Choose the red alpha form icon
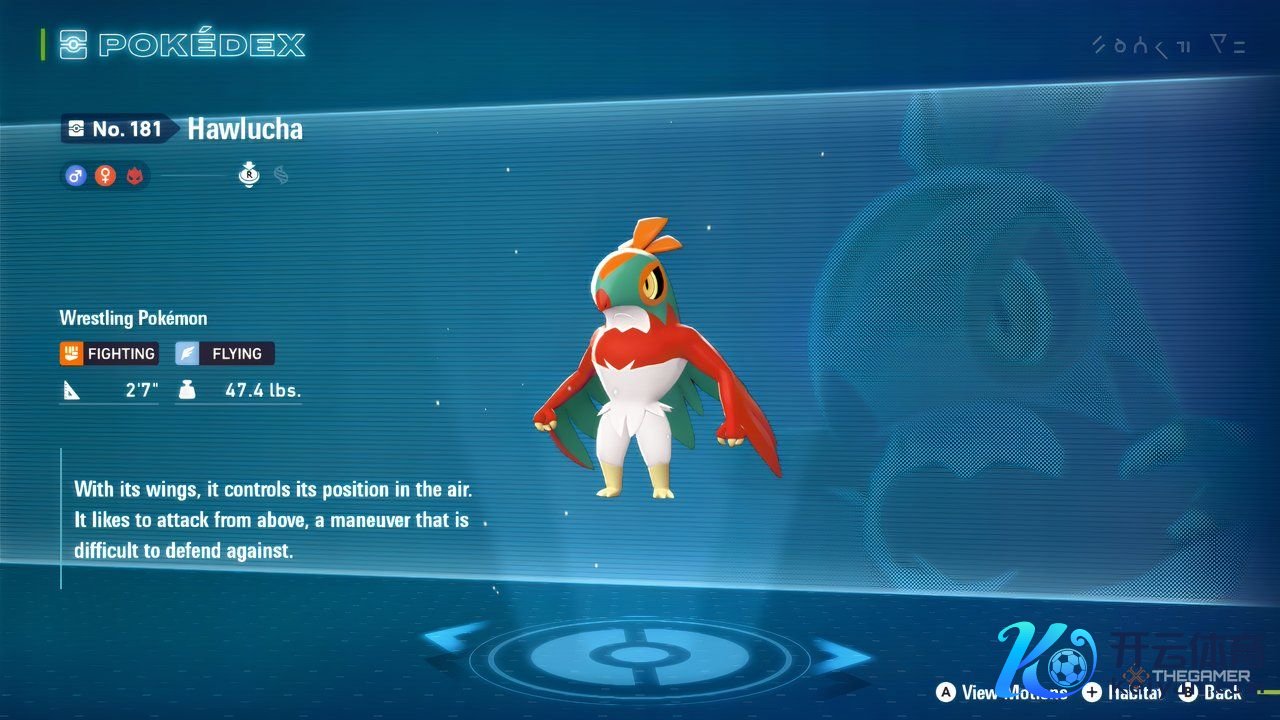Viewport: 1280px width, 720px height. [x=135, y=176]
